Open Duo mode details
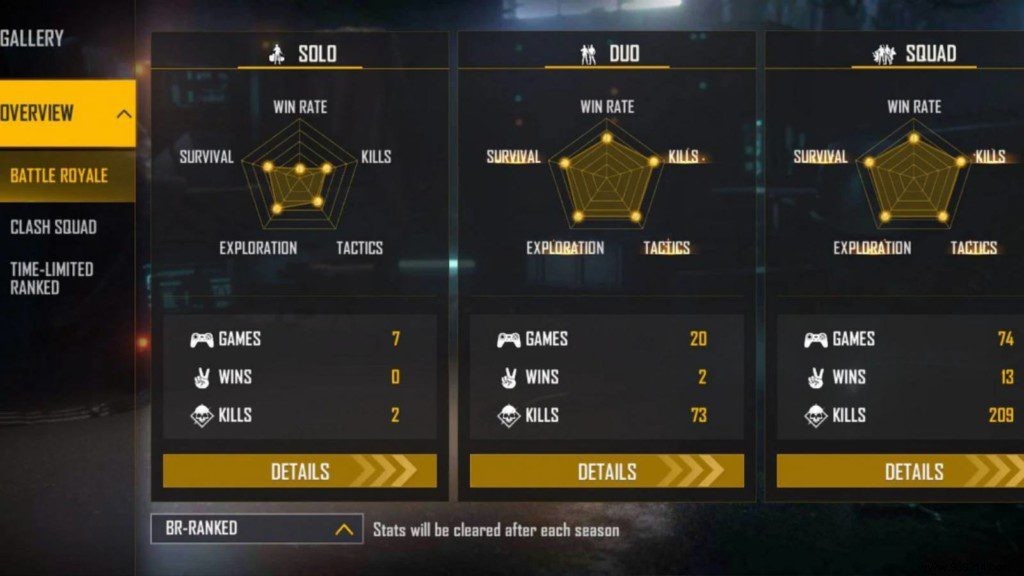The image size is (1024, 576). 606,471
